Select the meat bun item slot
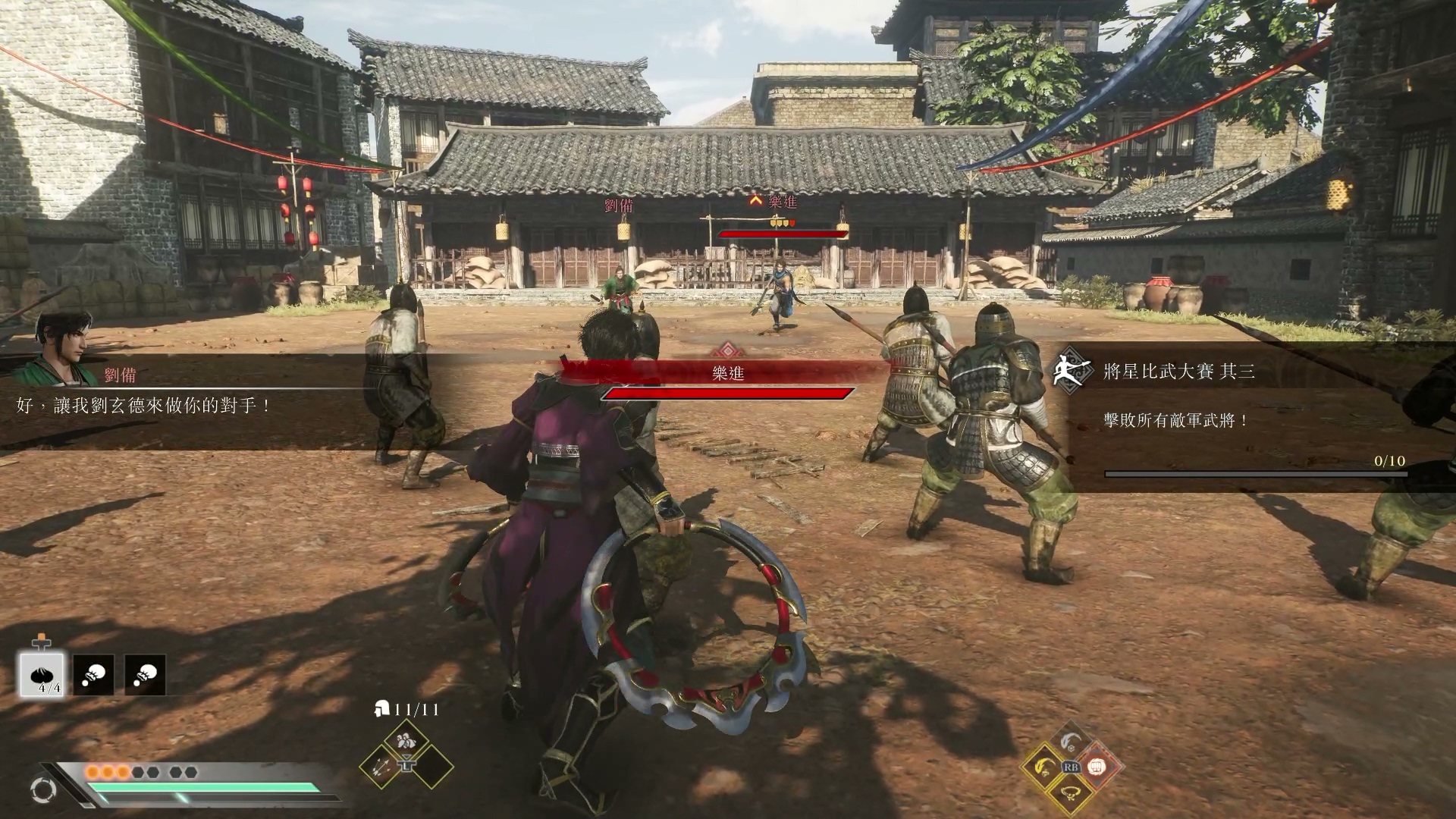This screenshot has width=1456, height=819. click(x=42, y=674)
